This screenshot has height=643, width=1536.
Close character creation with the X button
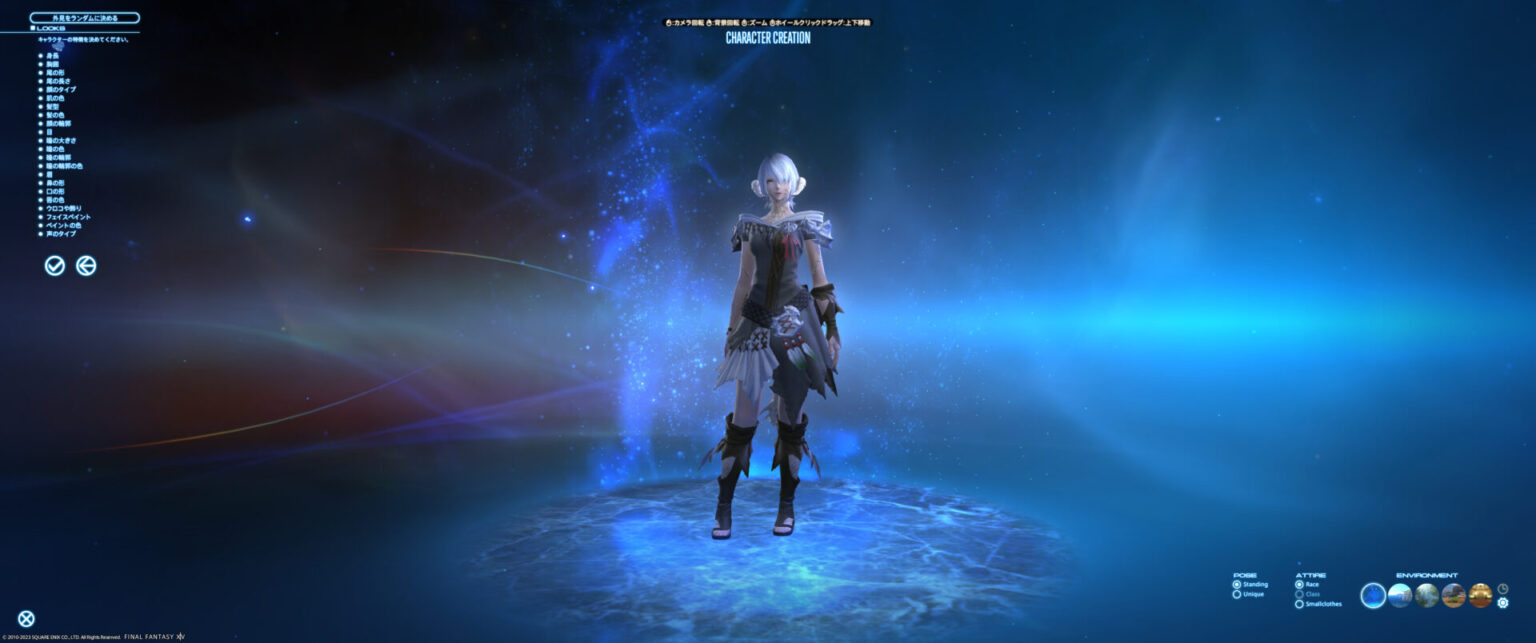(26, 619)
